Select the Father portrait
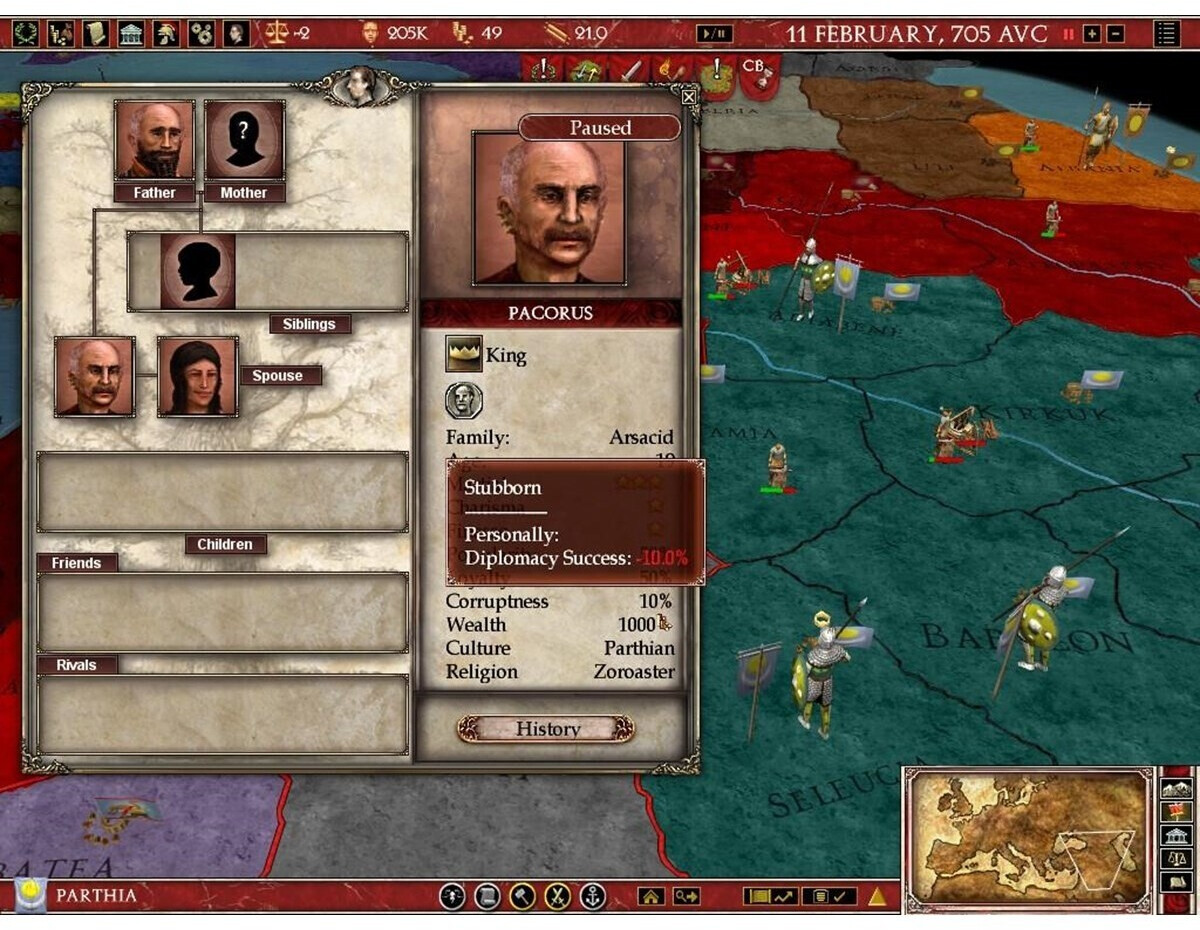Image resolution: width=1200 pixels, height=930 pixels. 154,140
